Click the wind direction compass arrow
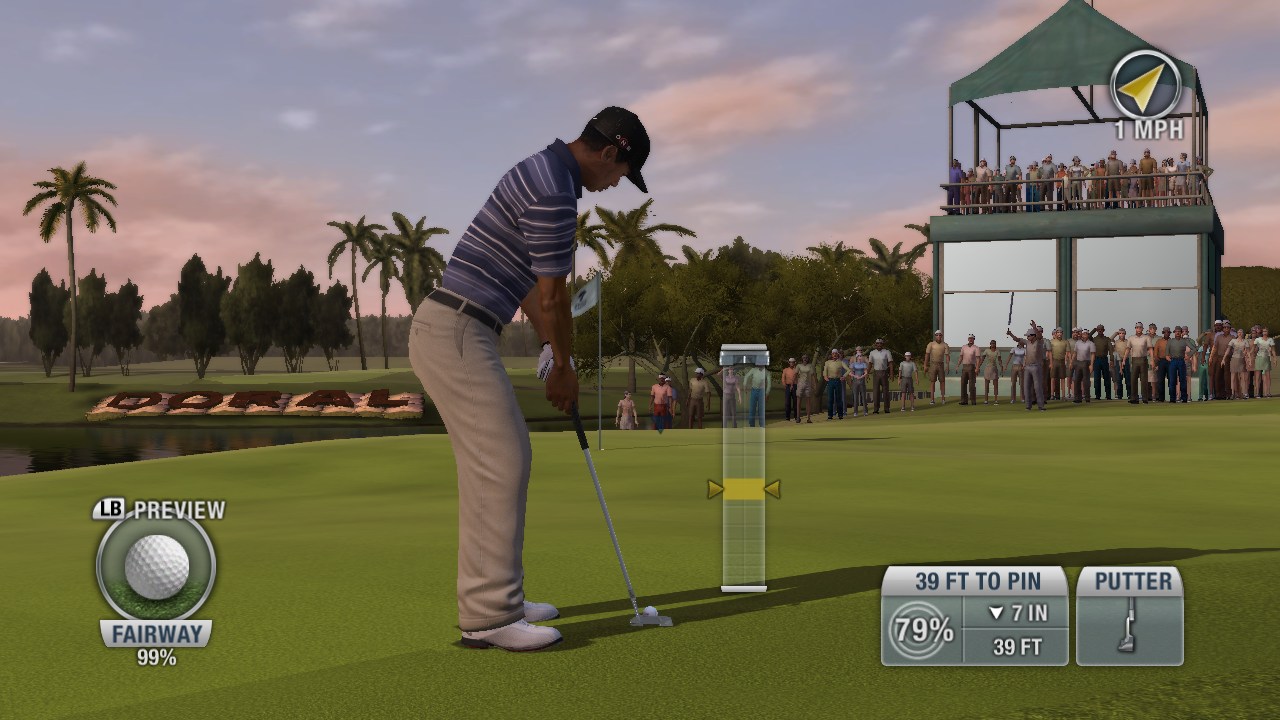1280x720 pixels. coord(1144,82)
